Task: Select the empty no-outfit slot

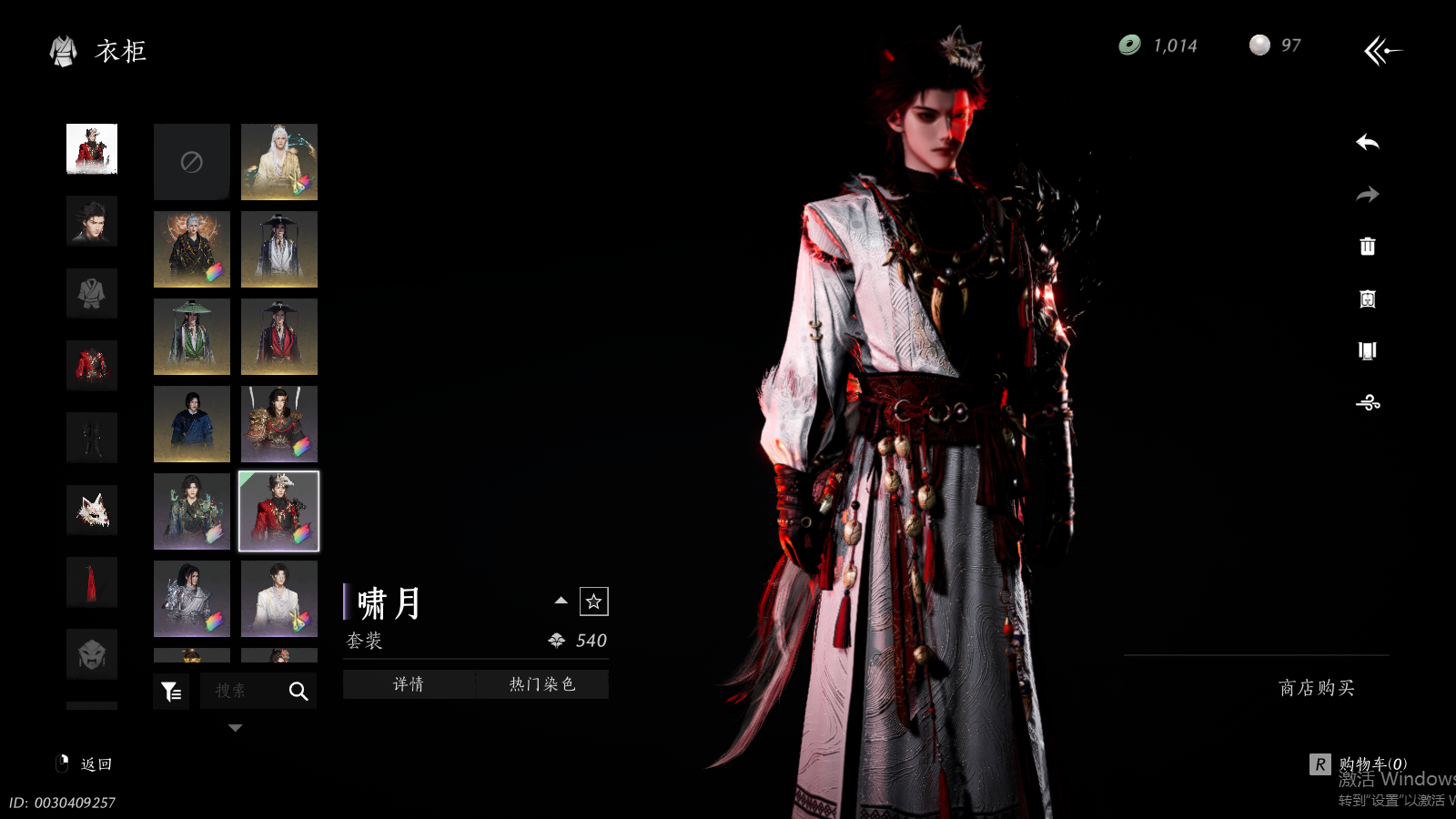Action: tap(191, 162)
